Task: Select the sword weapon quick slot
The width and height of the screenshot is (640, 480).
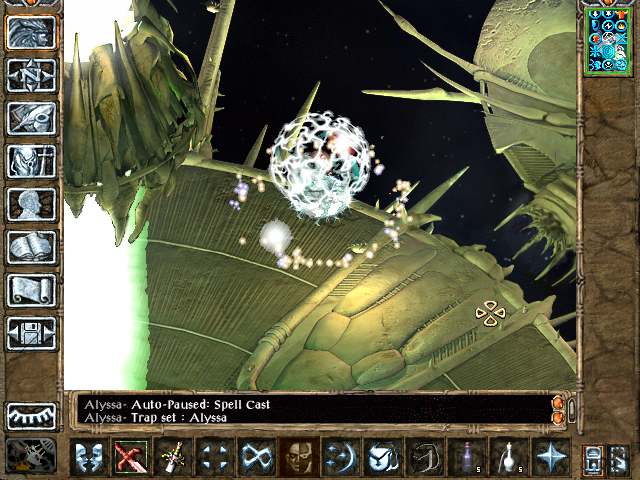Action: coord(173,457)
